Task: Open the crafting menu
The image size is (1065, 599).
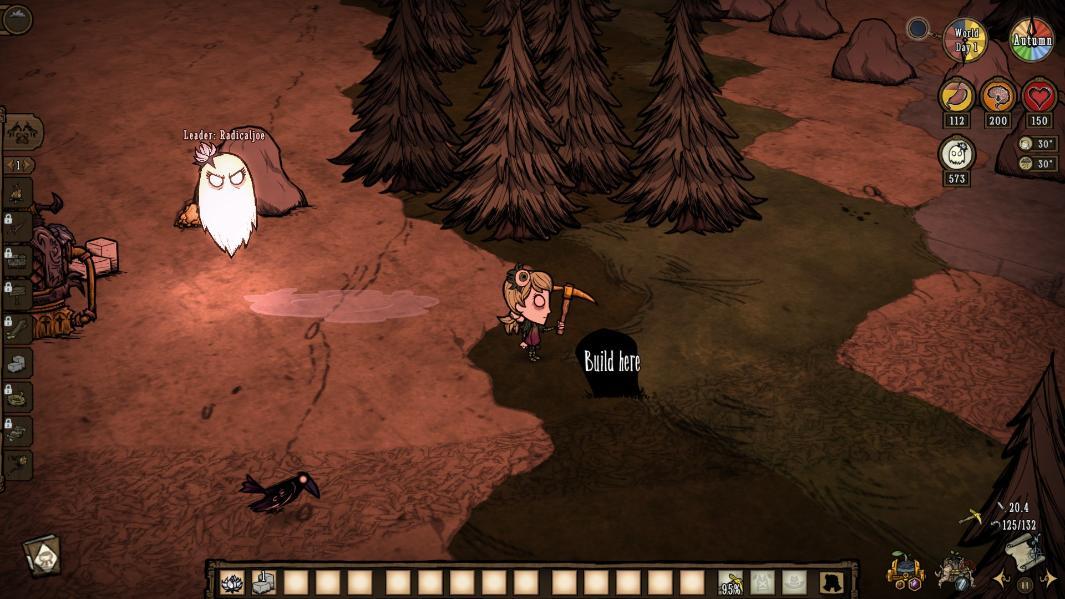Action: tap(21, 131)
